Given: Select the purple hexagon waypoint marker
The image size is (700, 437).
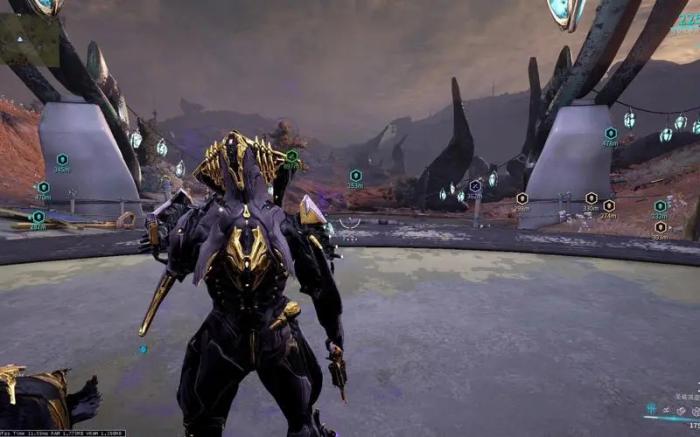Looking at the screenshot, I should point(475,185).
